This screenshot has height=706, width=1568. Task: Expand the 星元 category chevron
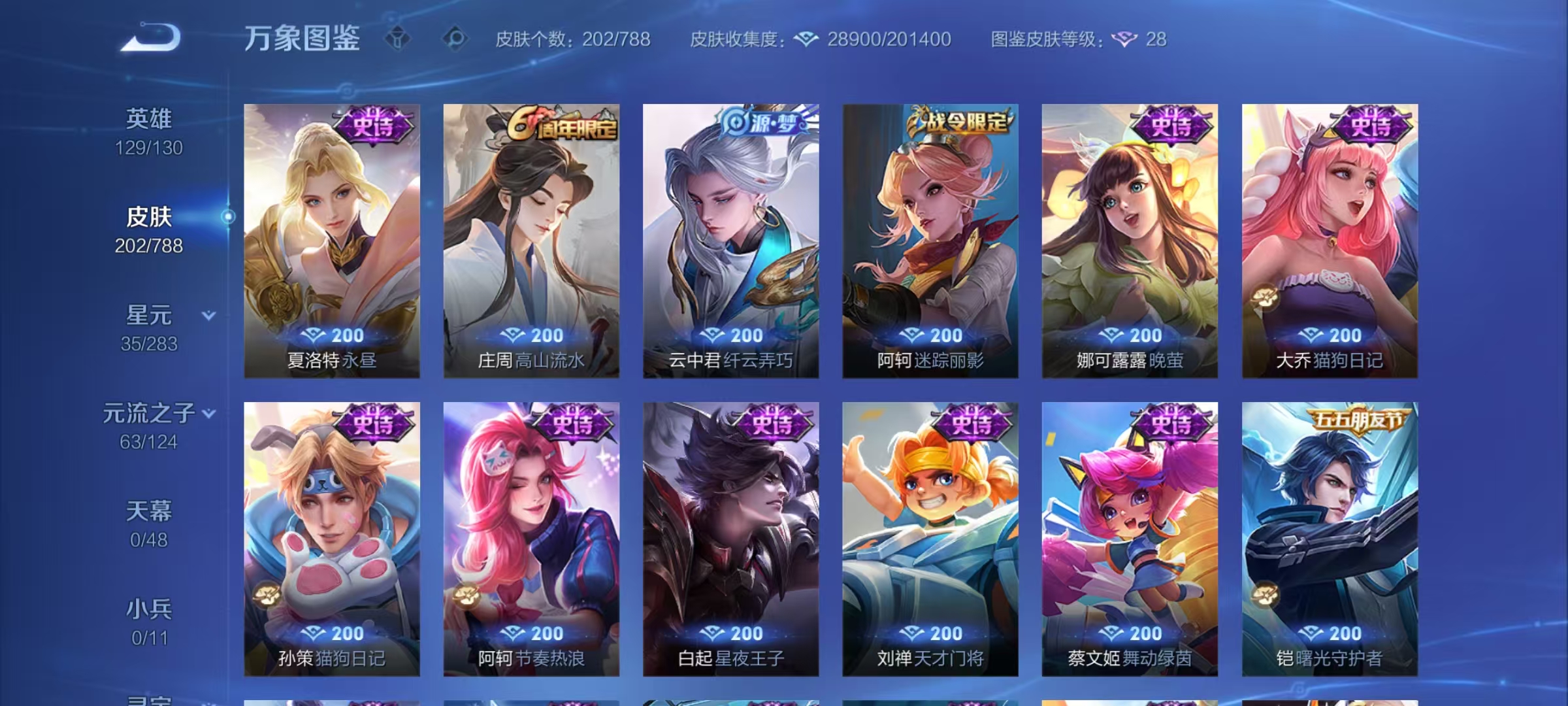point(208,314)
